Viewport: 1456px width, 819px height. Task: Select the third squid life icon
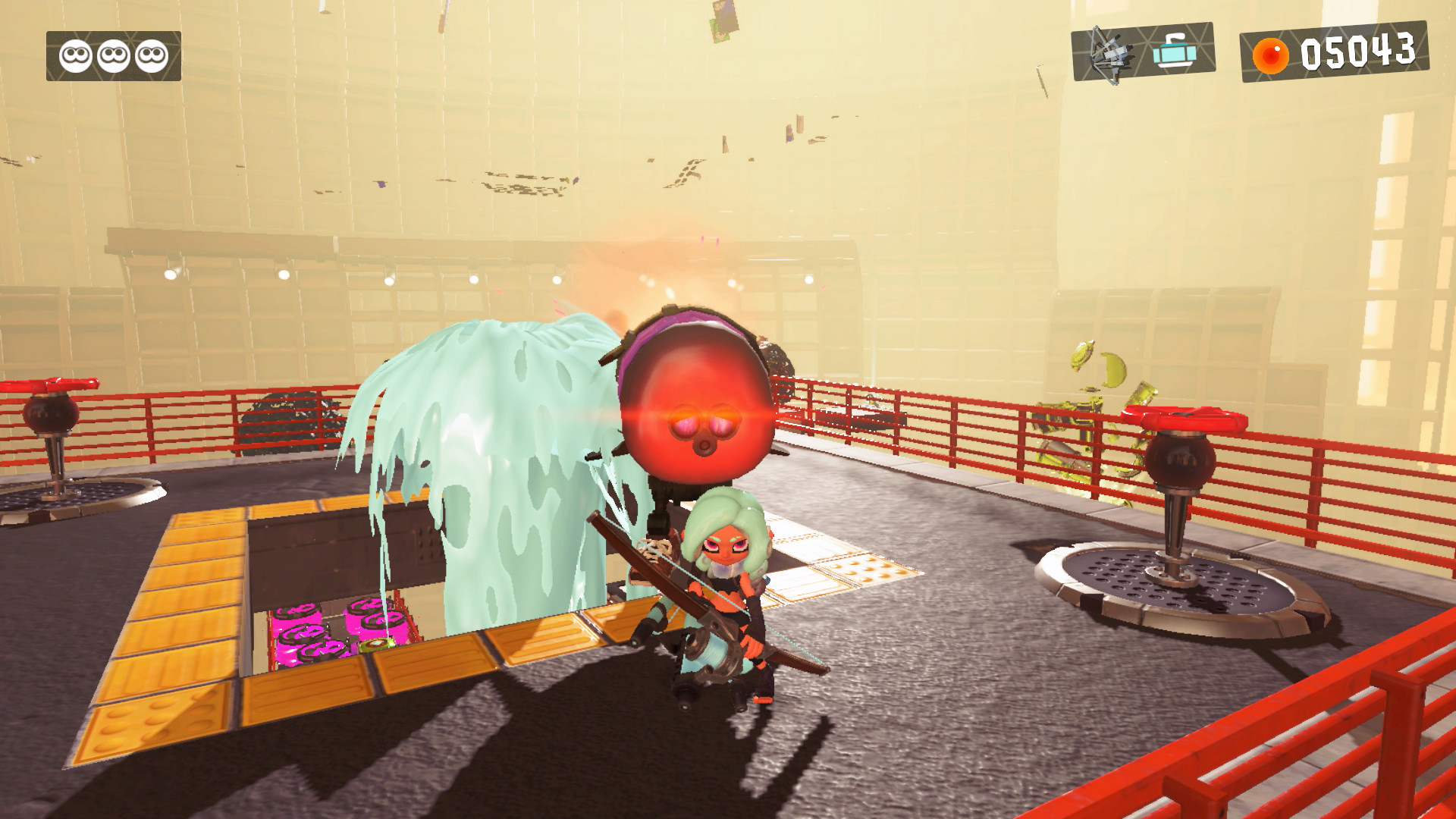[152, 55]
